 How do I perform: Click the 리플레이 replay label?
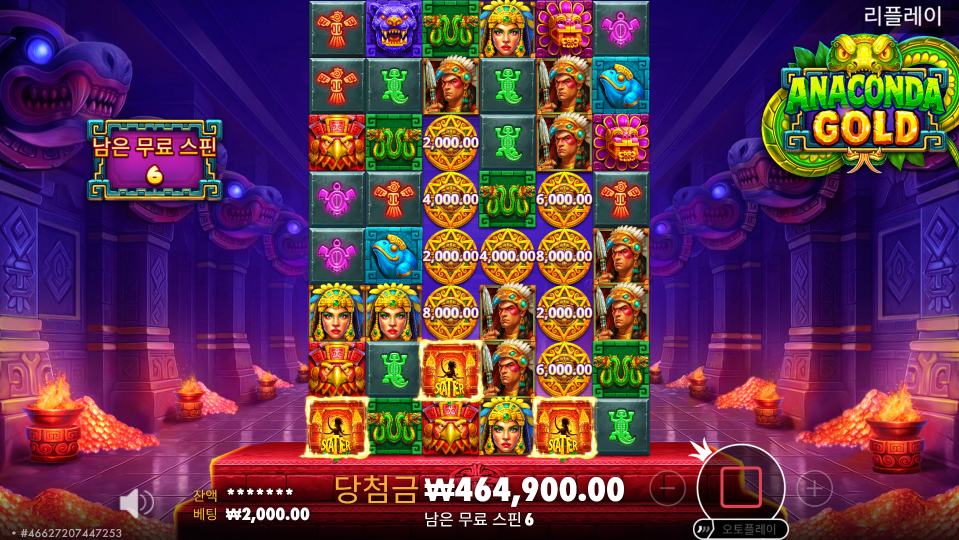coord(903,15)
